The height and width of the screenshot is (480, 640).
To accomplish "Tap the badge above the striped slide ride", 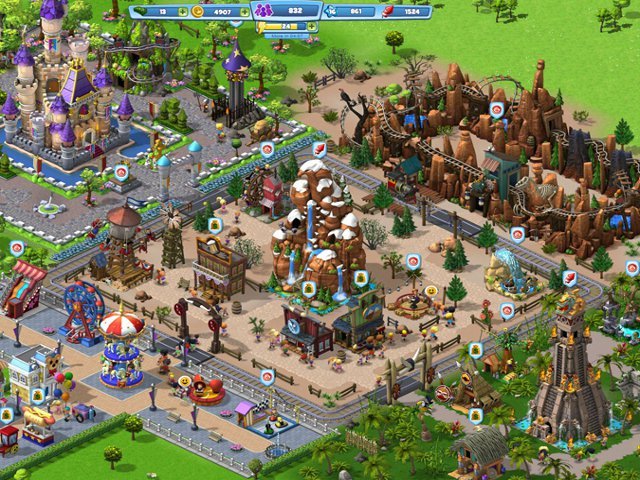I will click(x=17, y=246).
